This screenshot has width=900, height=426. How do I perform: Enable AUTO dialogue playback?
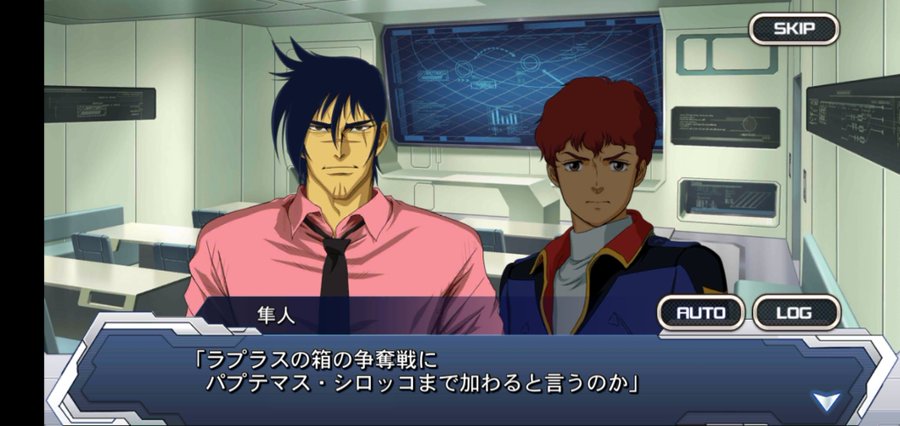coord(701,312)
